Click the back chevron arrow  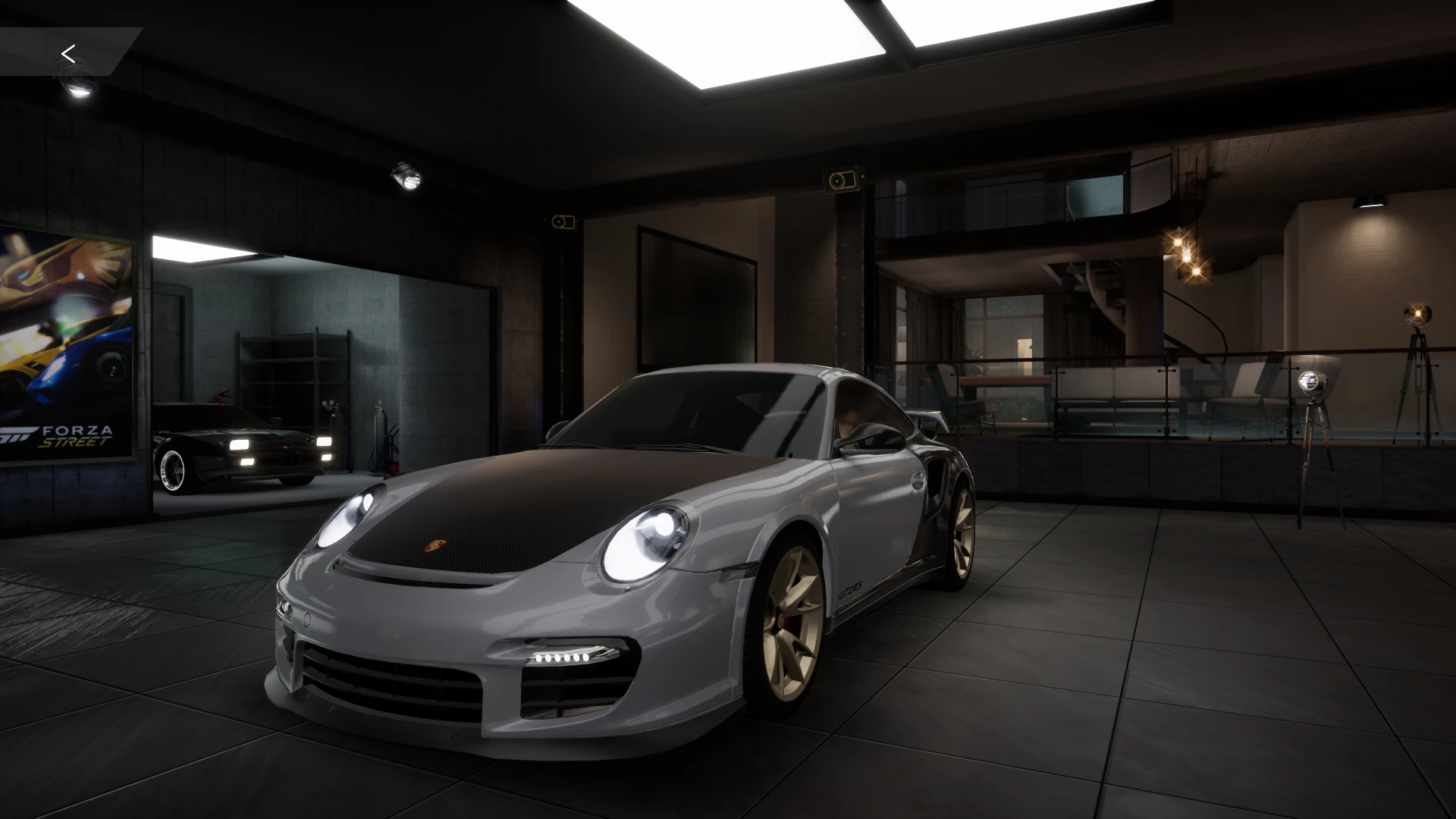[70, 52]
